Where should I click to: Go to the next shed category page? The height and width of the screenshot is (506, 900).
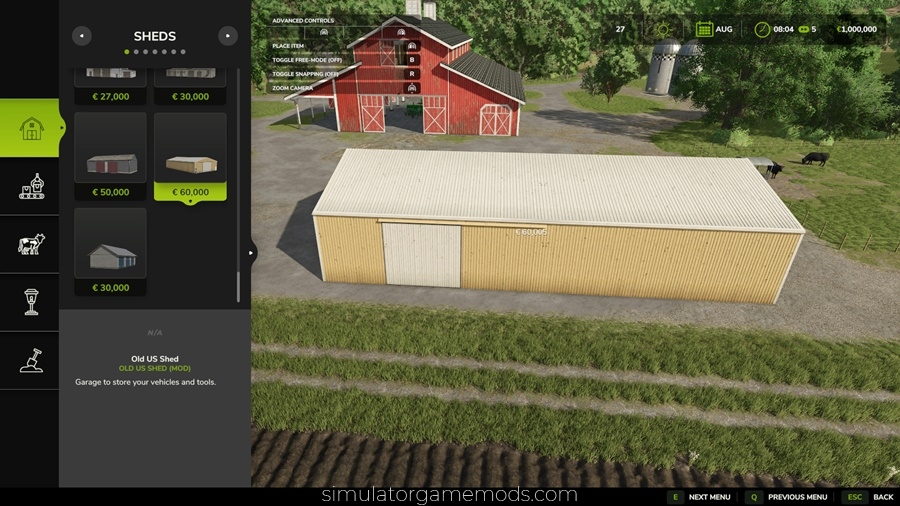[x=228, y=36]
